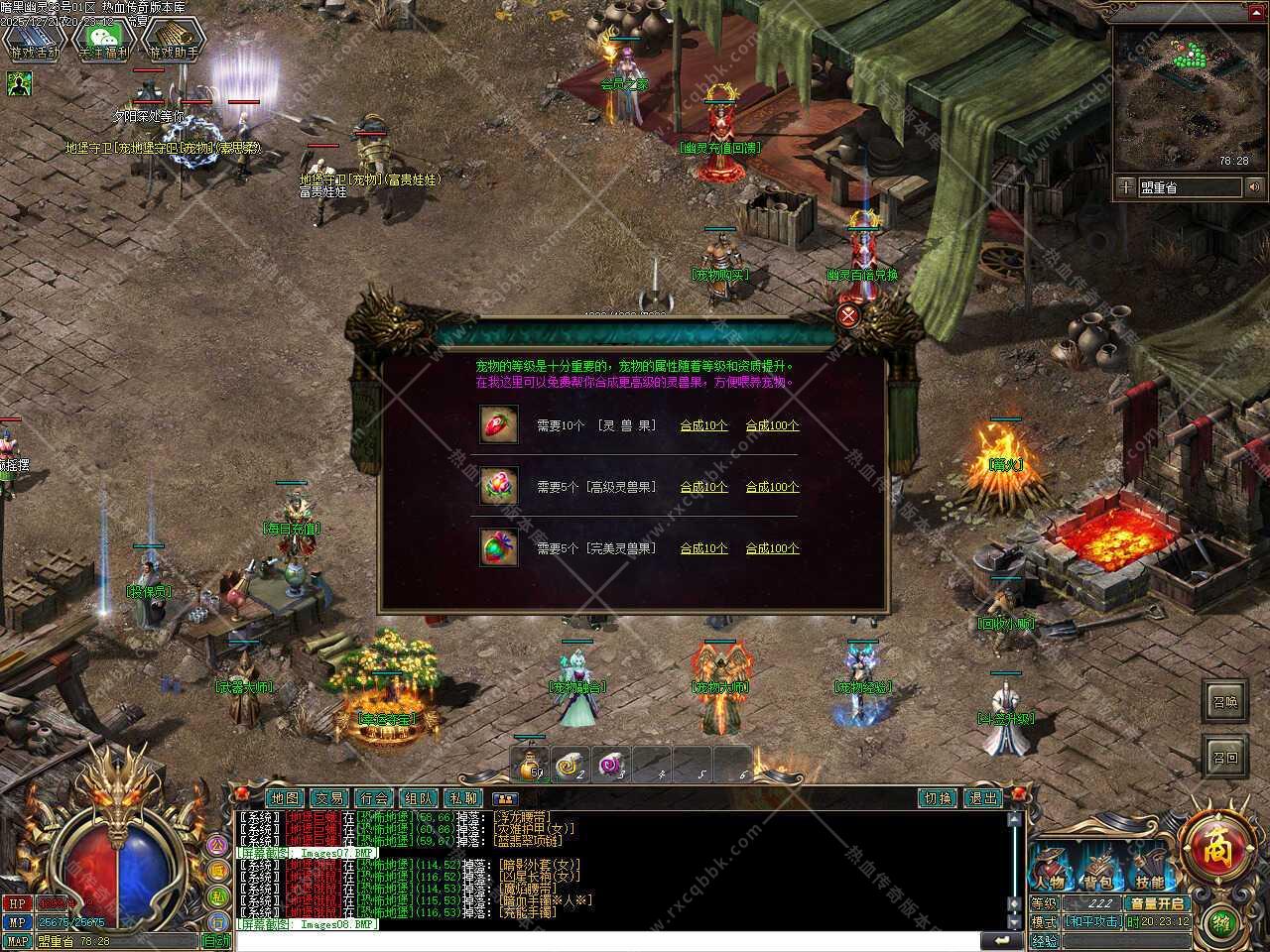Close the pet fruit synthesis dialog
This screenshot has height=952, width=1270.
tap(847, 316)
